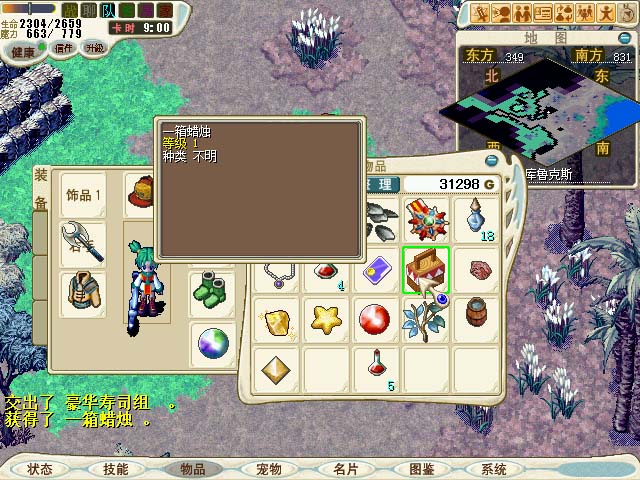Open the 信件 mail button

[63, 49]
